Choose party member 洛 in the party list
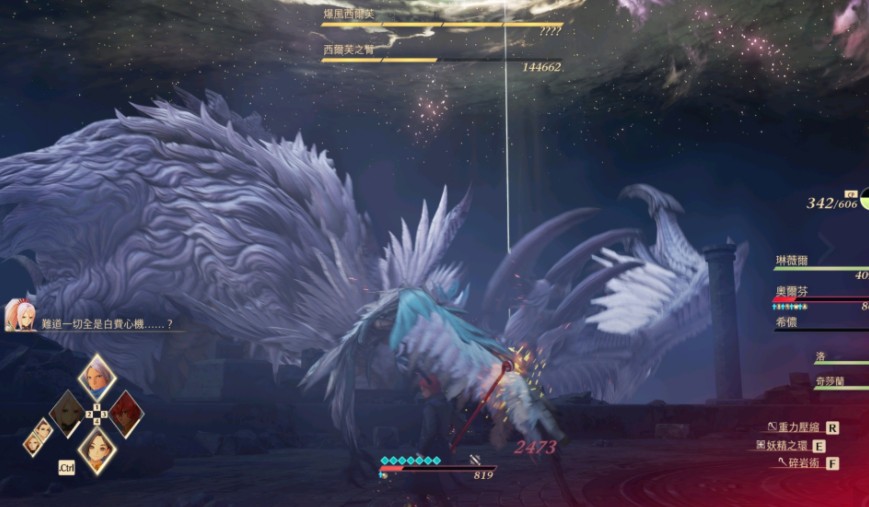The height and width of the screenshot is (507, 869). [x=820, y=356]
